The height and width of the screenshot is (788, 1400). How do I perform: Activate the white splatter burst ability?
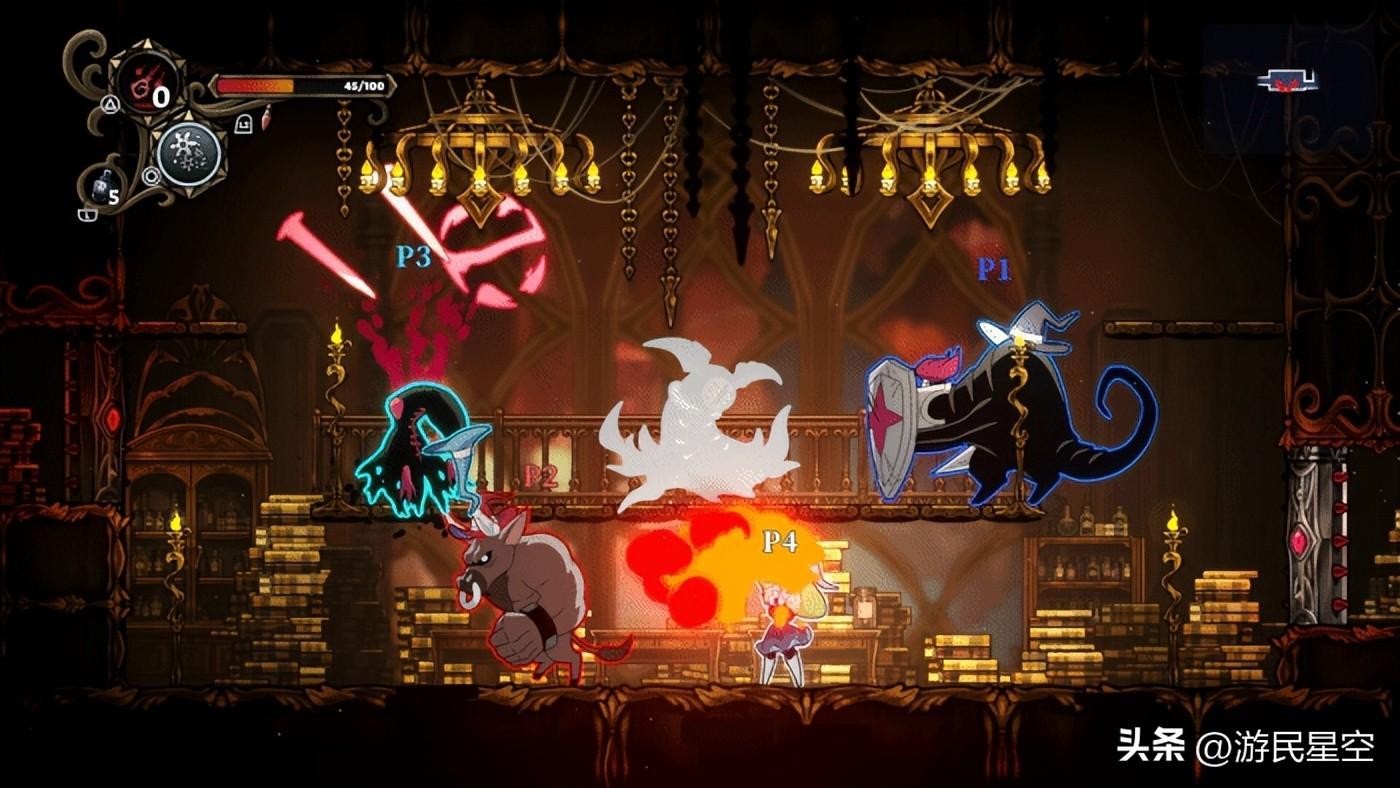coord(188,155)
